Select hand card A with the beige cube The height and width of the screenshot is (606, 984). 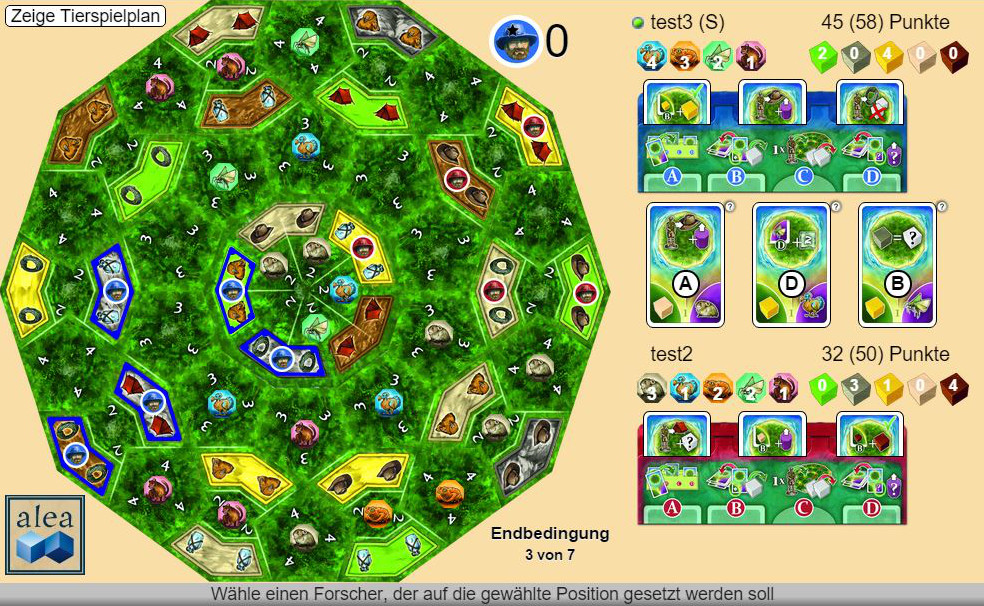coord(686,264)
